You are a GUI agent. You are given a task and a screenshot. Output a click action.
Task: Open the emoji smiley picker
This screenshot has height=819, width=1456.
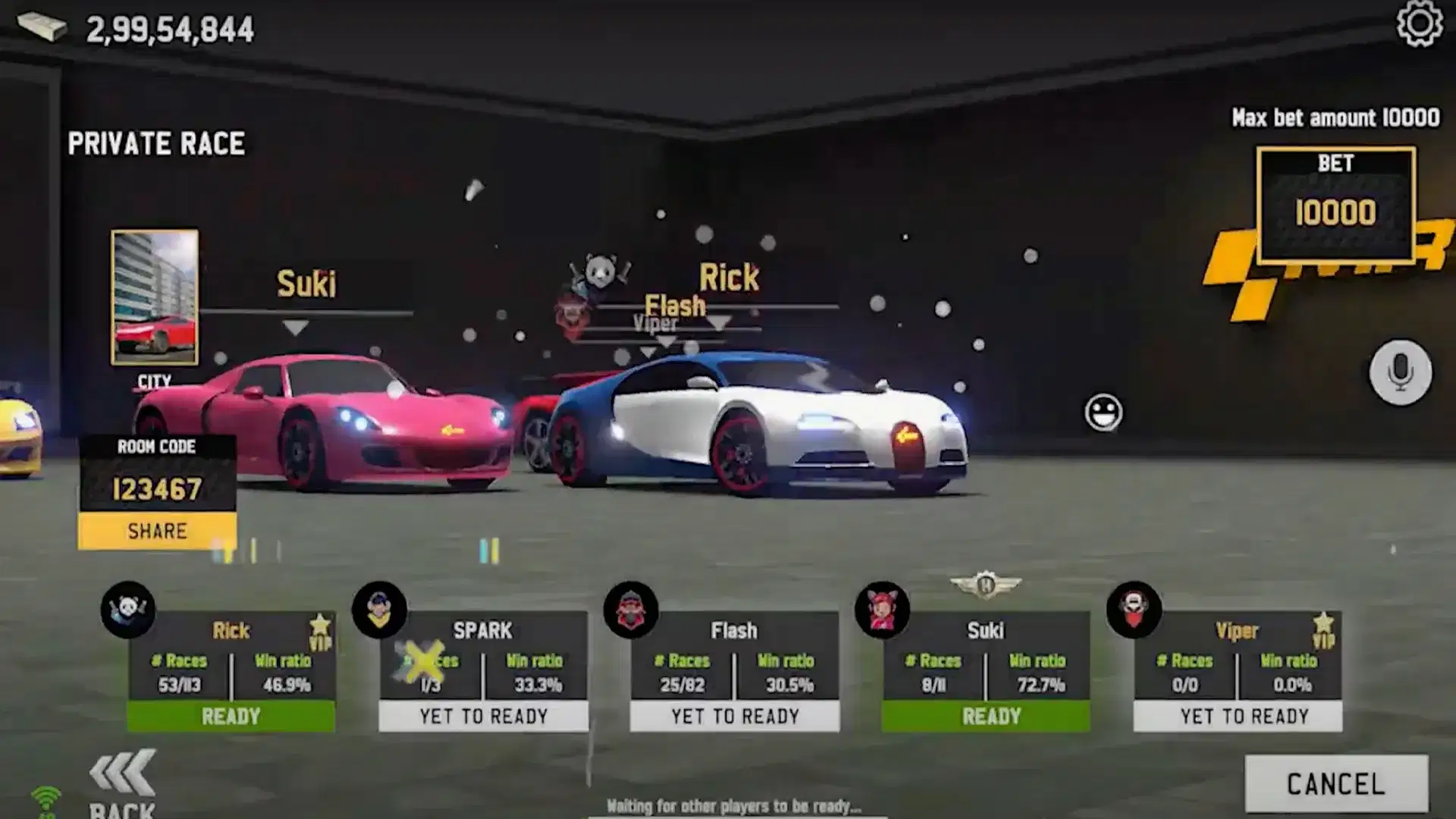coord(1103,413)
